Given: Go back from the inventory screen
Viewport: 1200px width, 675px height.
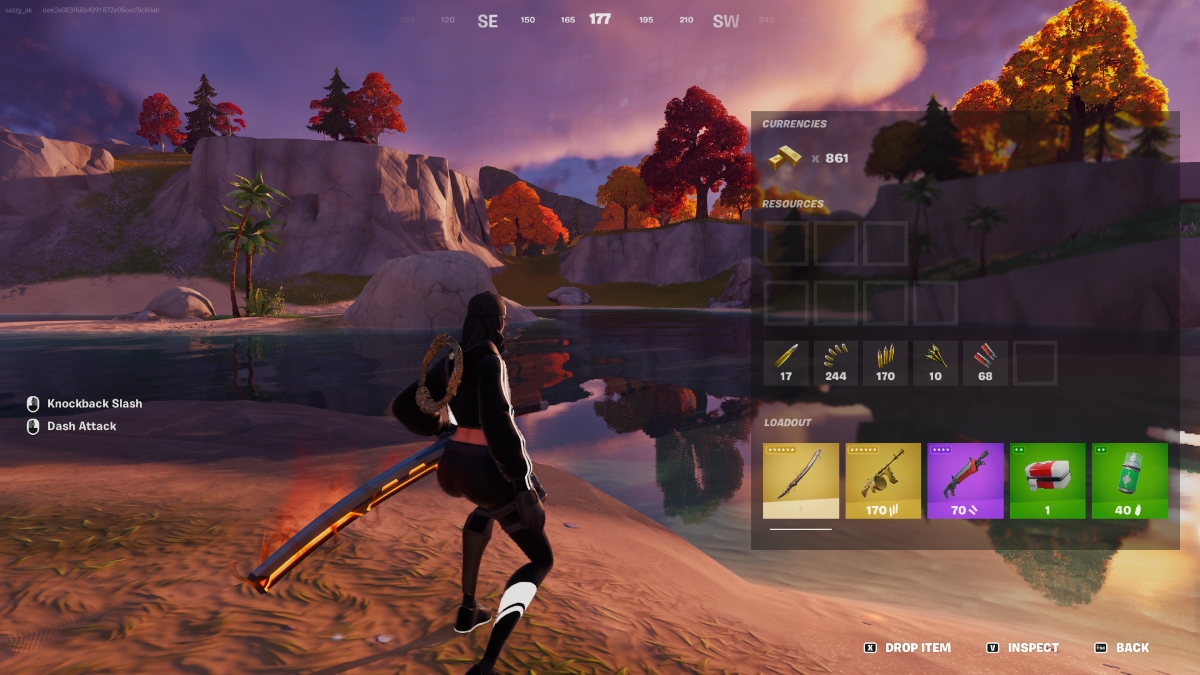Looking at the screenshot, I should pyautogui.click(x=1122, y=648).
